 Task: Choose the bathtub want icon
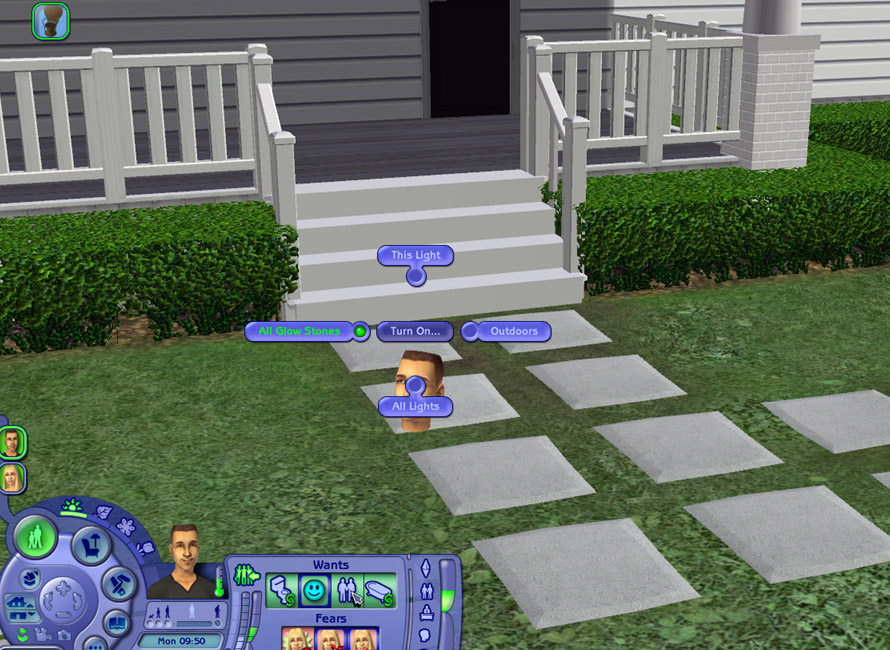[379, 592]
